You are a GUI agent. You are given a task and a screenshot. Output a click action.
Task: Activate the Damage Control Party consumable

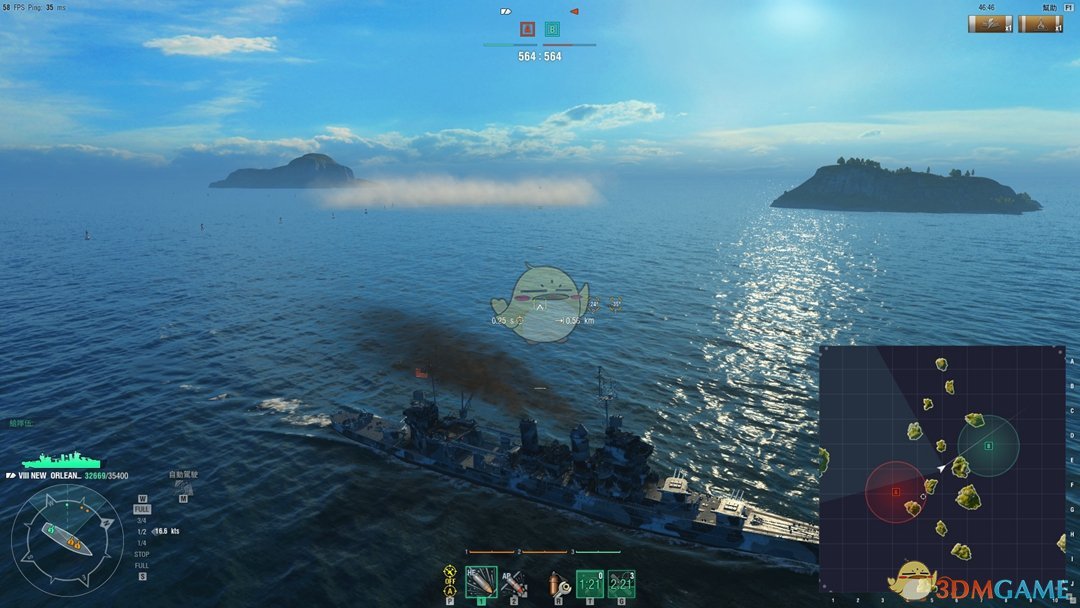pyautogui.click(x=556, y=582)
